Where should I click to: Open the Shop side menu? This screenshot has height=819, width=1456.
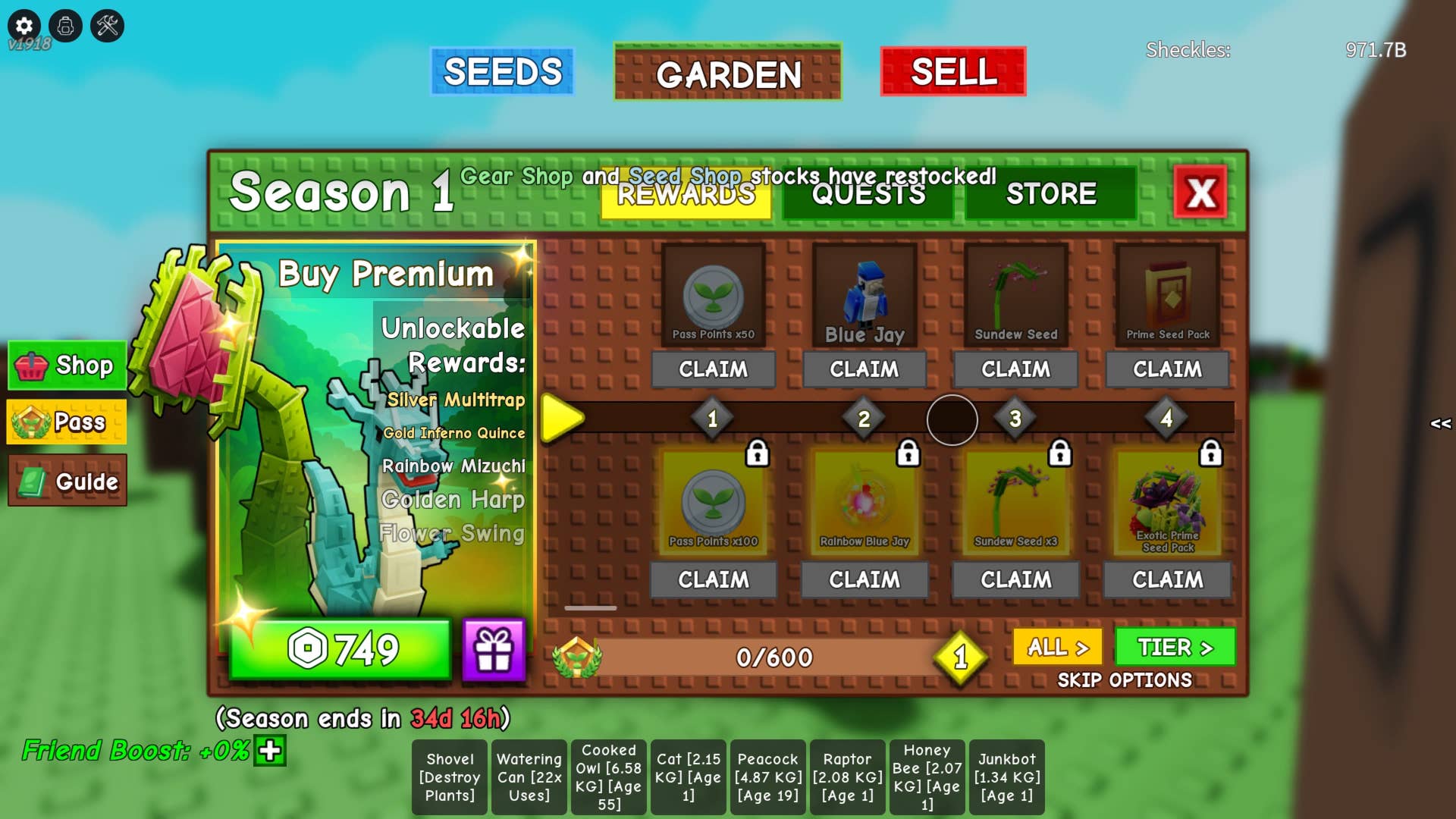pyautogui.click(x=67, y=366)
